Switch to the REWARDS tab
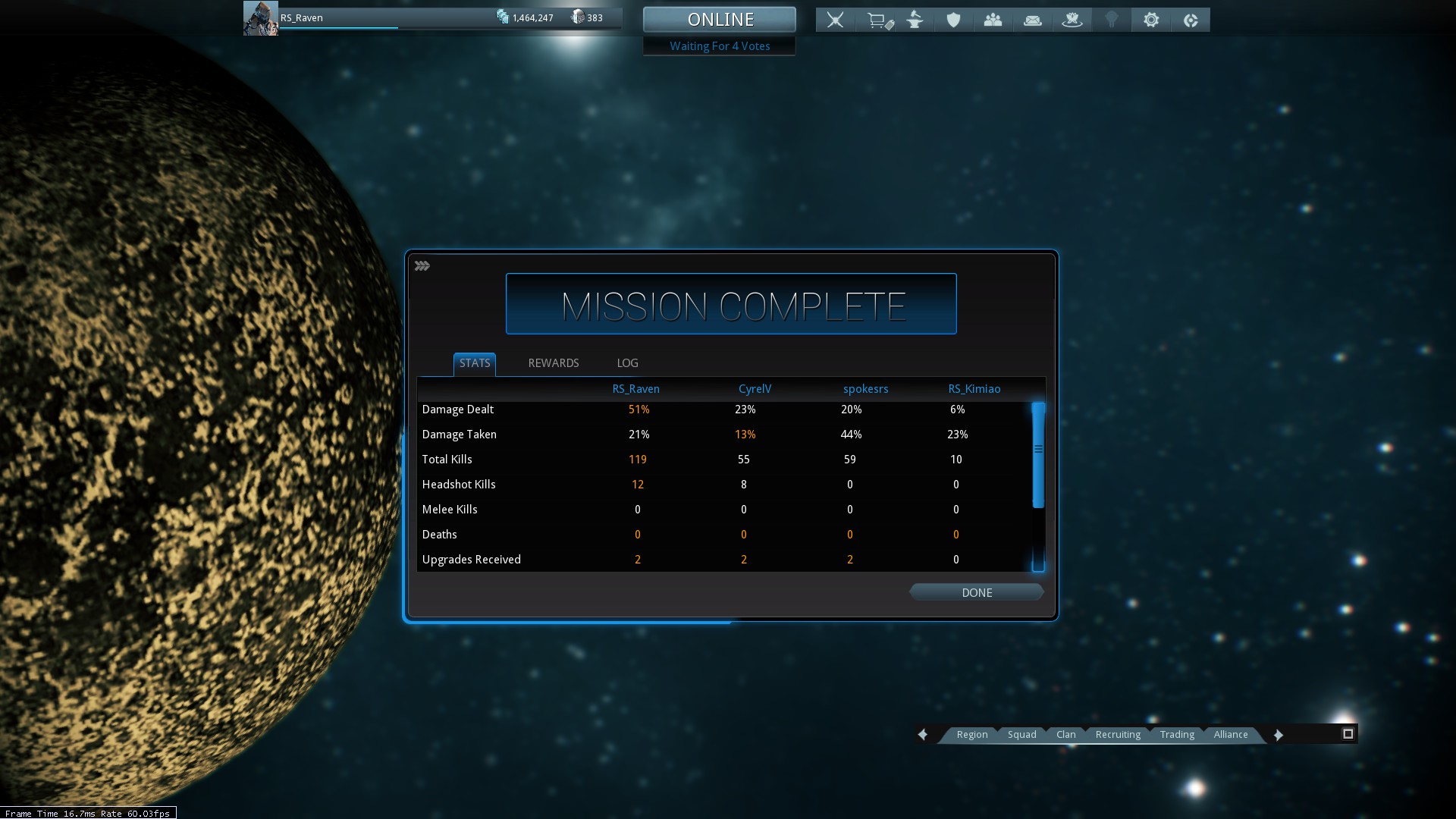Viewport: 1456px width, 819px height. pos(553,363)
